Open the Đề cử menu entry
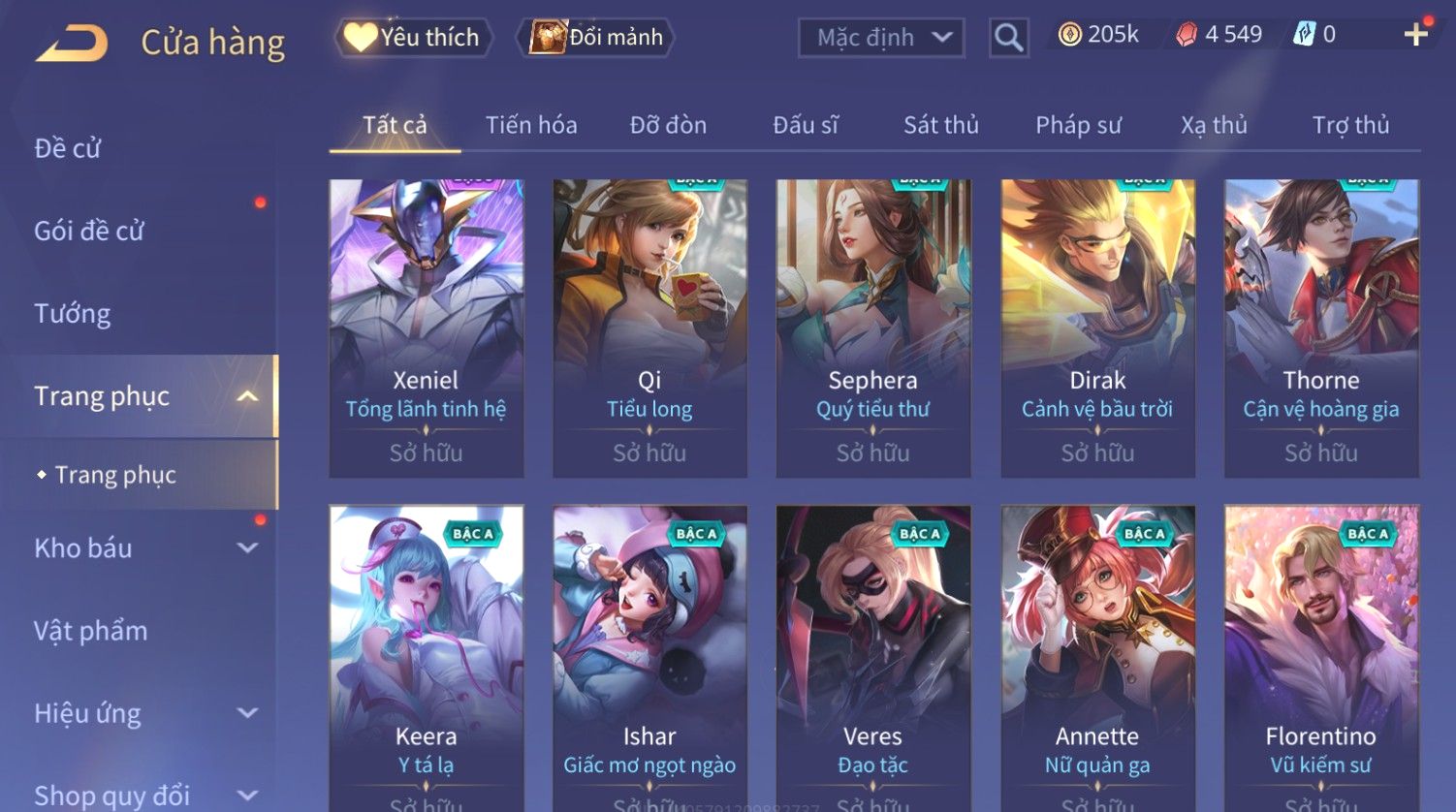 click(x=68, y=148)
